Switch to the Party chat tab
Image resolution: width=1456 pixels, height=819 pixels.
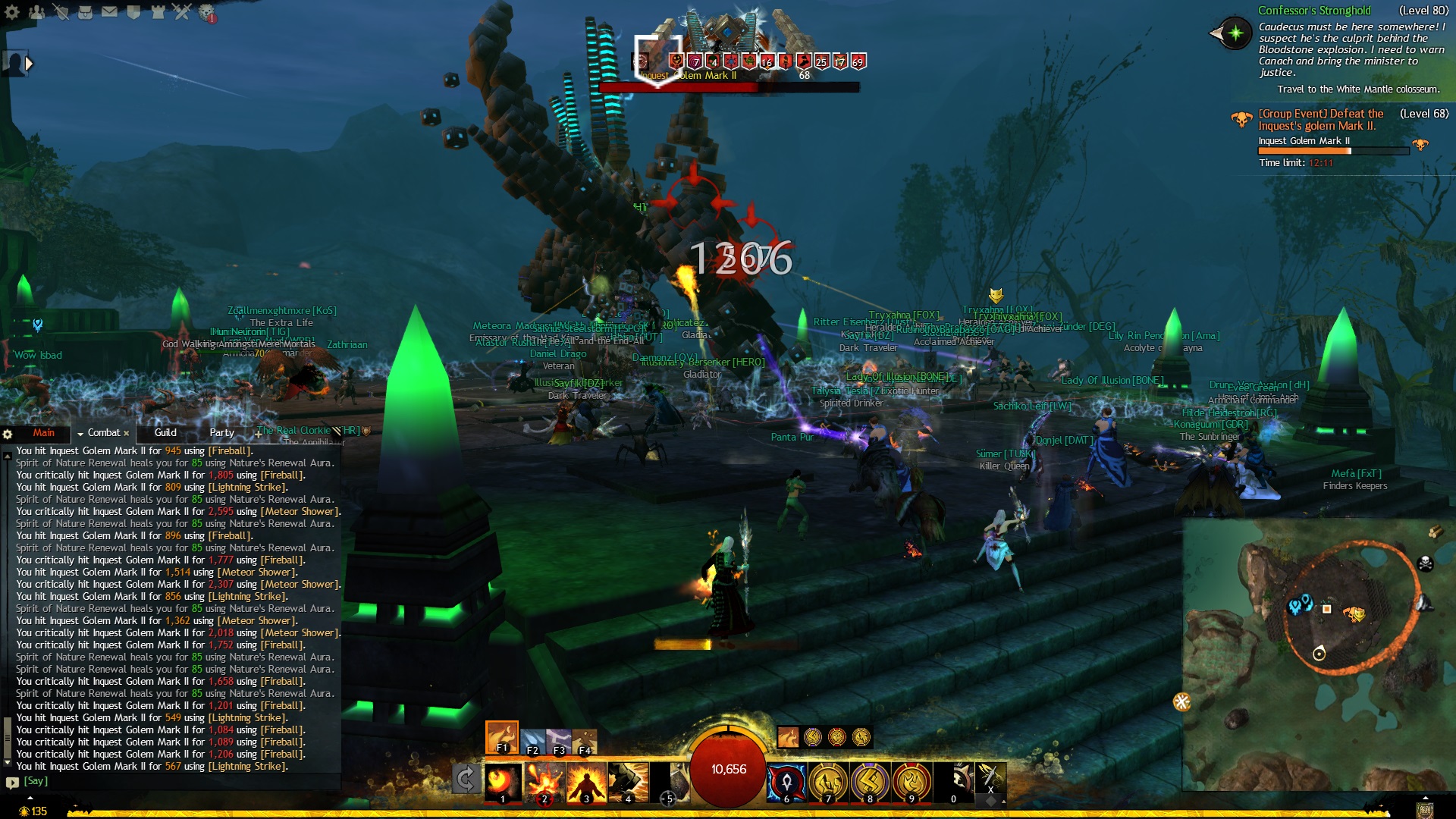(x=221, y=433)
